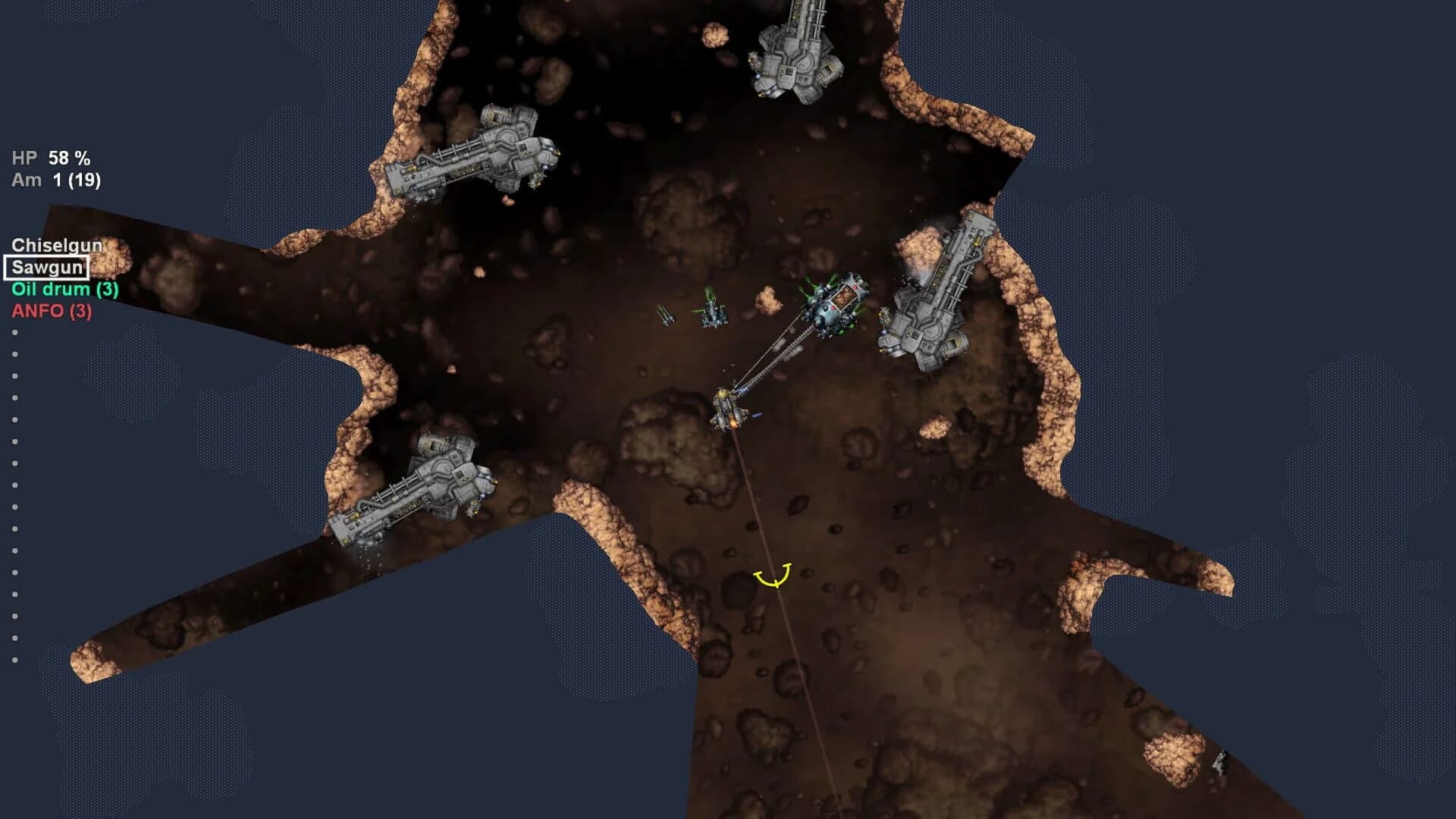The image size is (1456, 819).
Task: Click the highlighted Sawgun selection box
Action: 45,267
